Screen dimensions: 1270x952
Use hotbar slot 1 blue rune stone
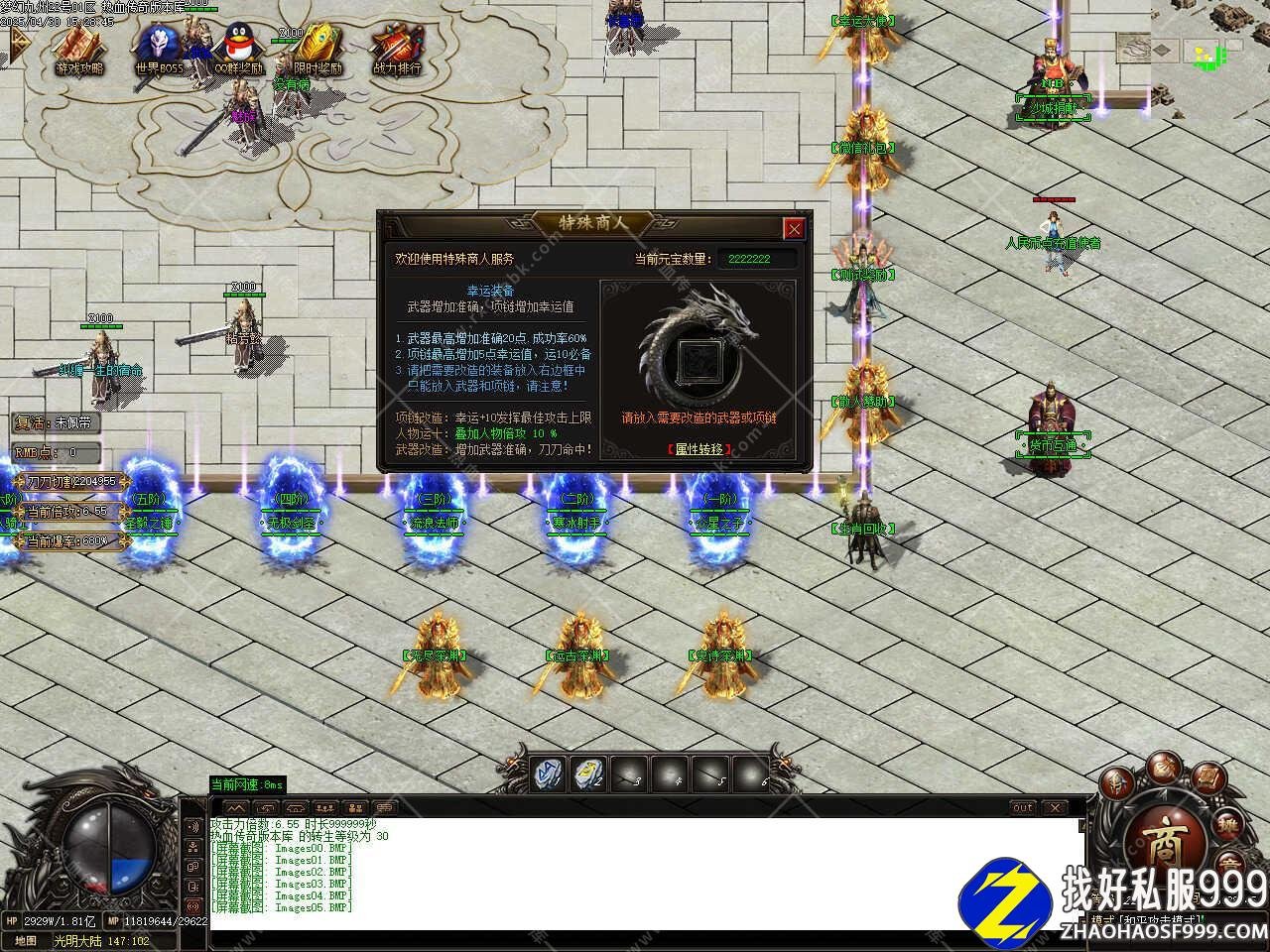(547, 773)
